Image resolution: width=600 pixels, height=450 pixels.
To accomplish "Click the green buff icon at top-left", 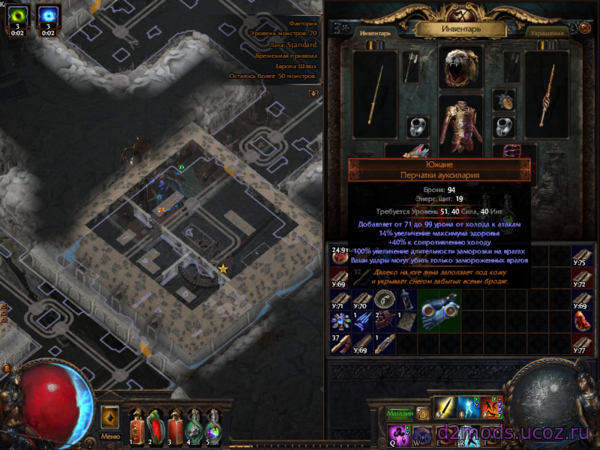I will pos(19,16).
